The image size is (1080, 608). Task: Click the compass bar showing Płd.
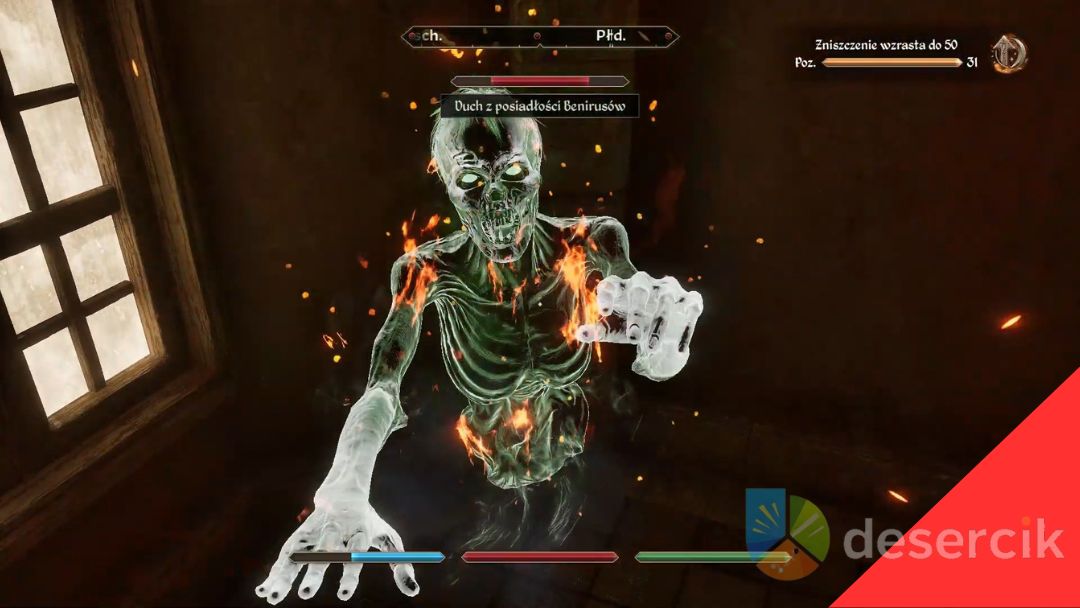click(x=540, y=37)
